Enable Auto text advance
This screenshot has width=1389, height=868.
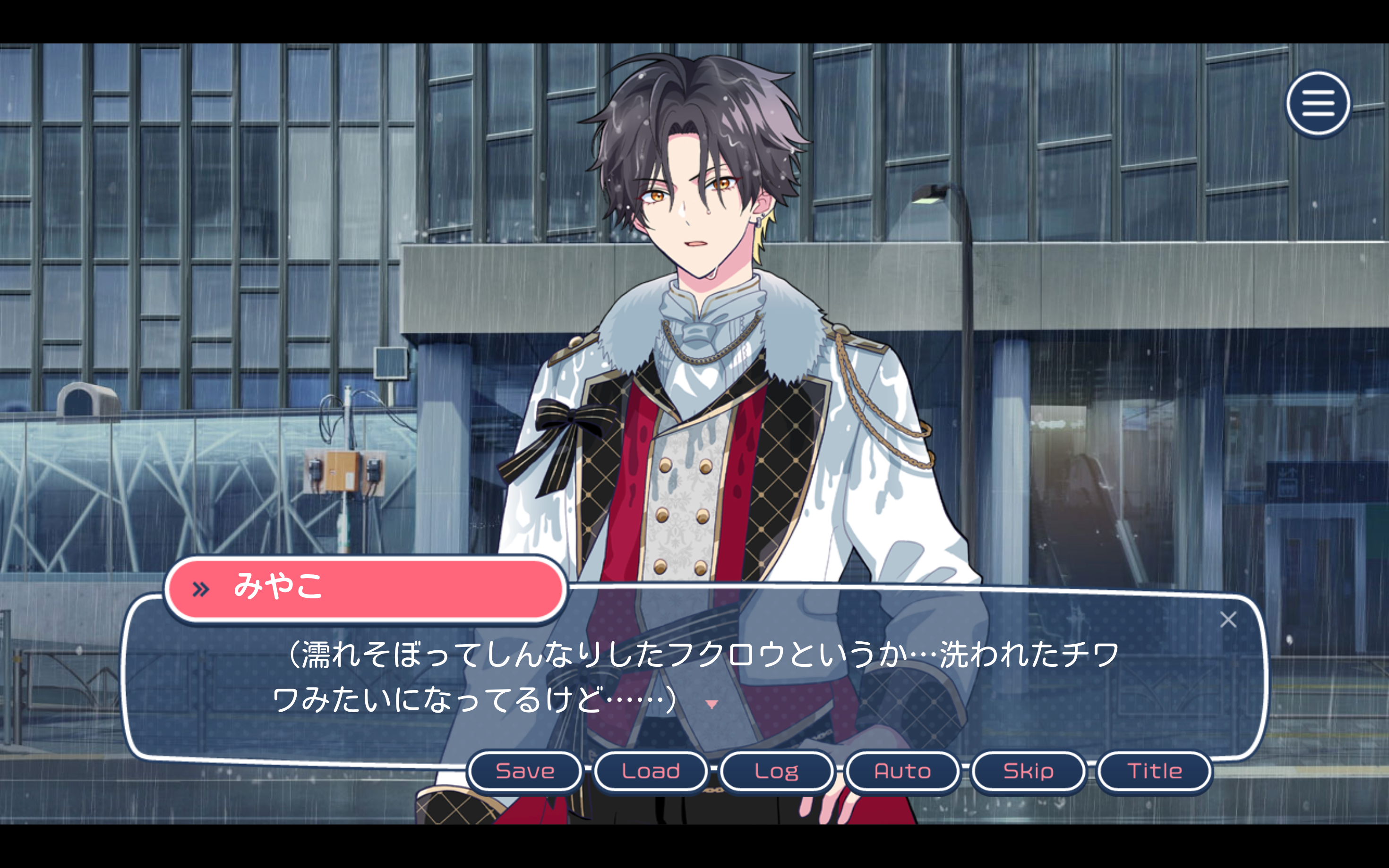[x=902, y=771]
